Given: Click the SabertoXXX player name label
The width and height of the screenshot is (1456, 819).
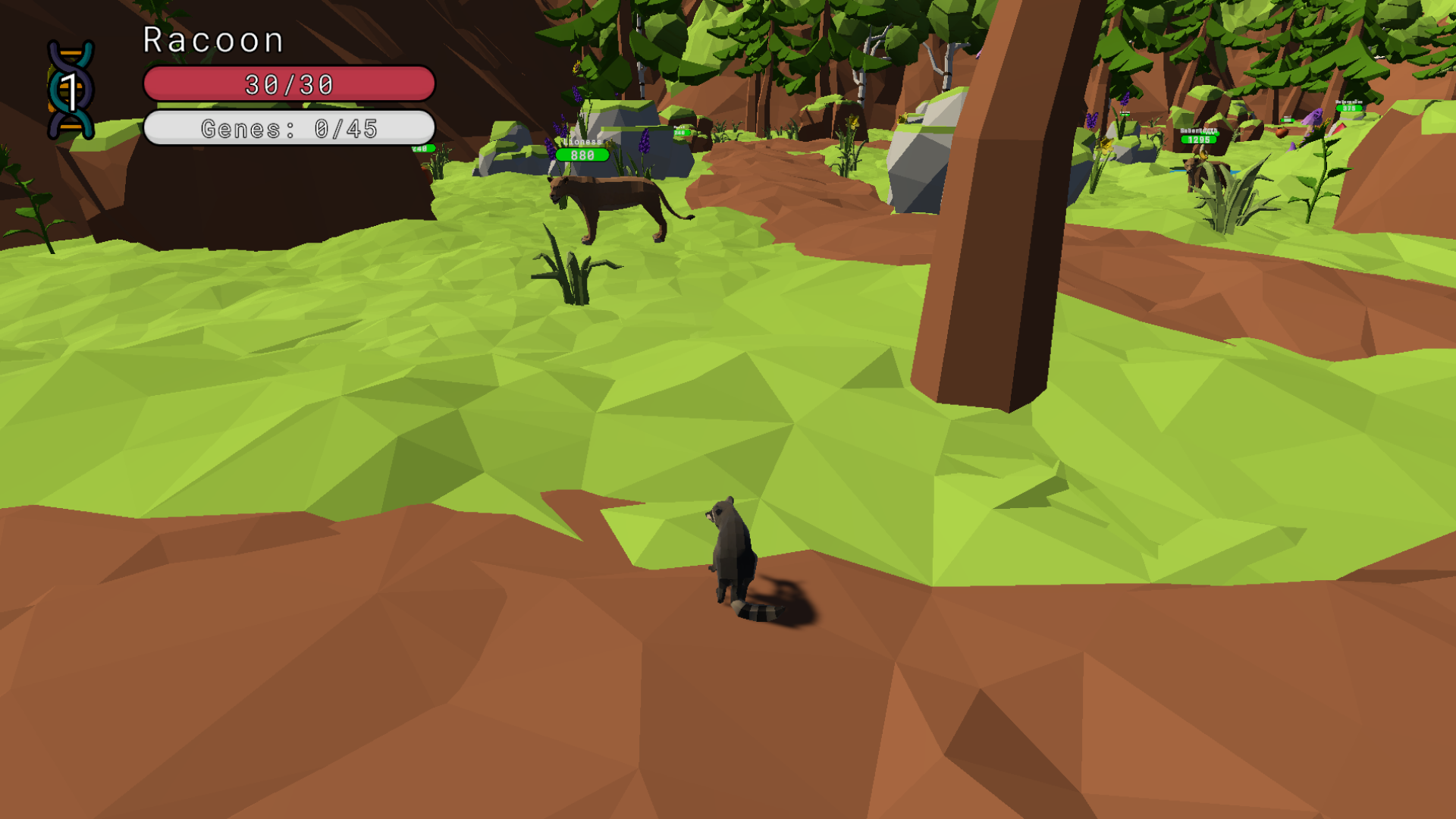Looking at the screenshot, I should pos(1197,130).
